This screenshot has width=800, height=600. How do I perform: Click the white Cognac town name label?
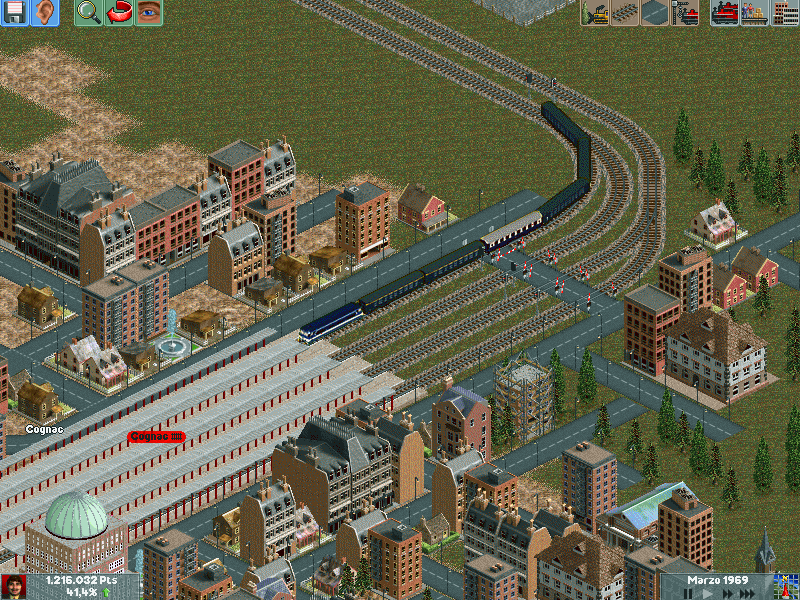point(44,429)
